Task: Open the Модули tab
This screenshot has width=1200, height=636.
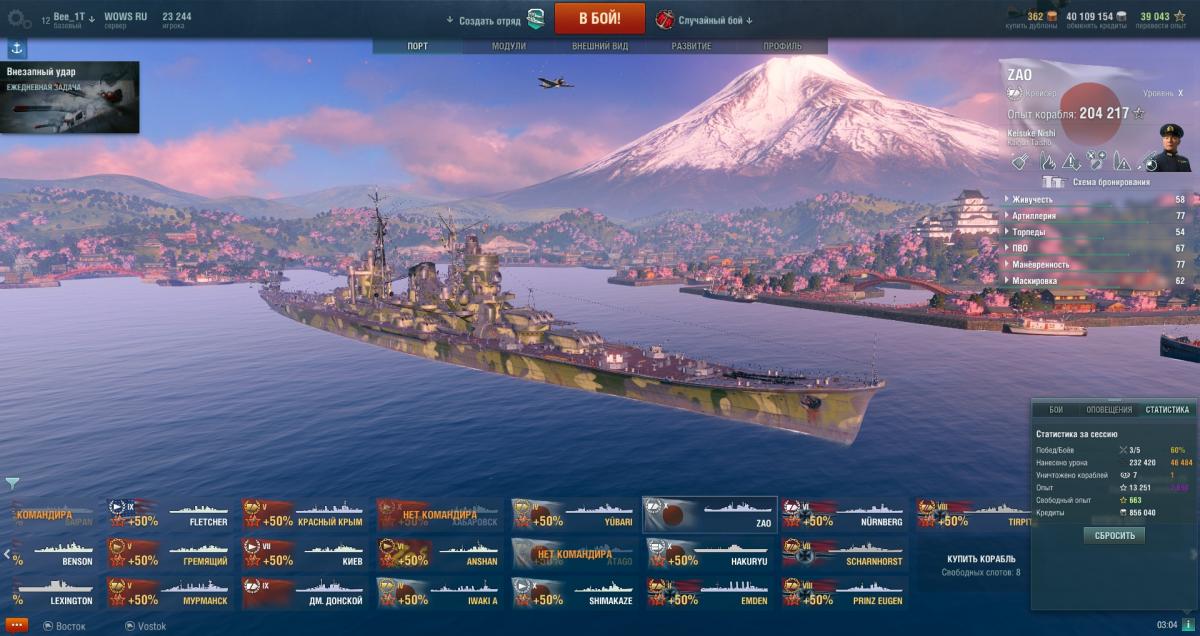Action: [508, 46]
